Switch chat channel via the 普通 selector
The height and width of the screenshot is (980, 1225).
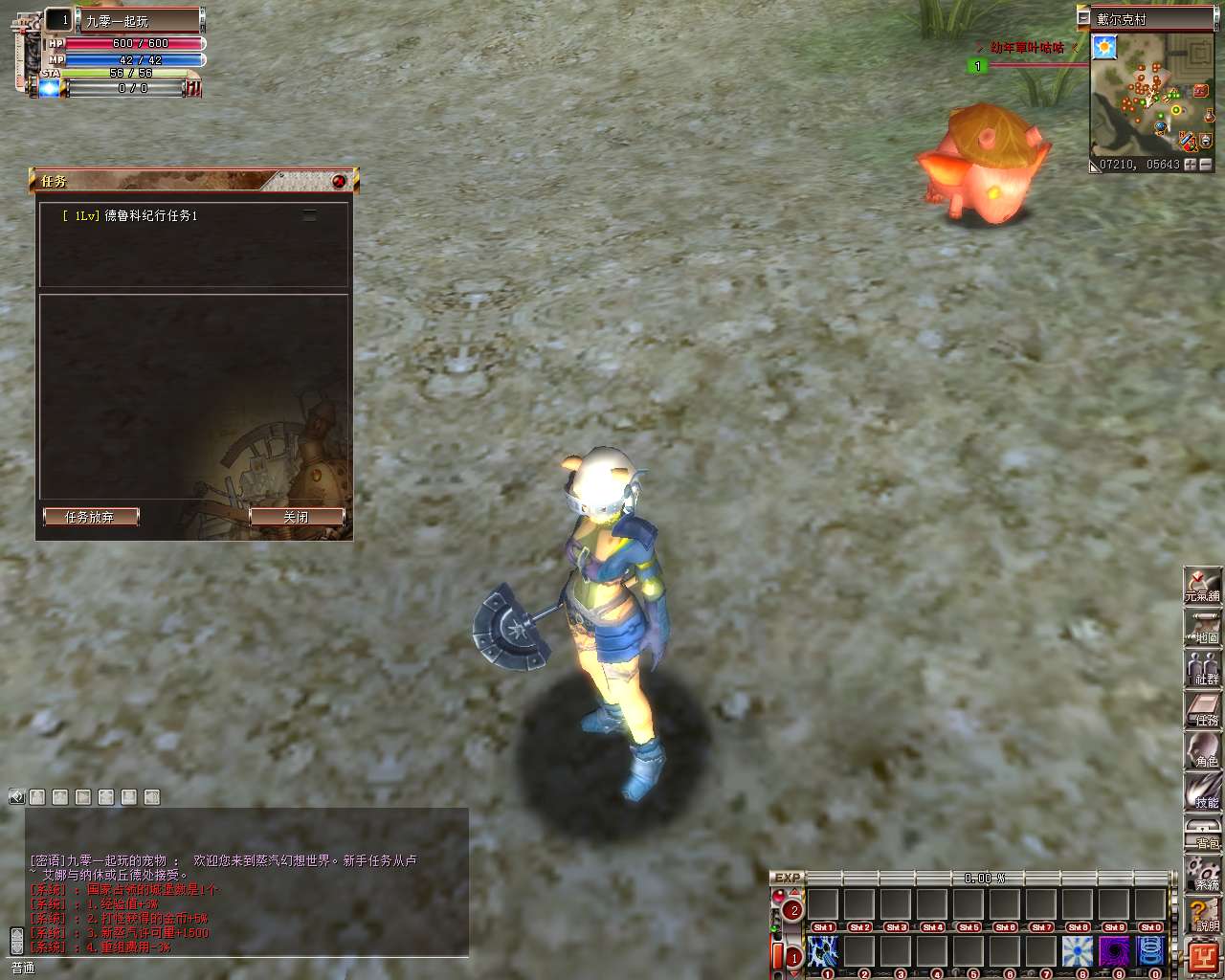(22, 968)
